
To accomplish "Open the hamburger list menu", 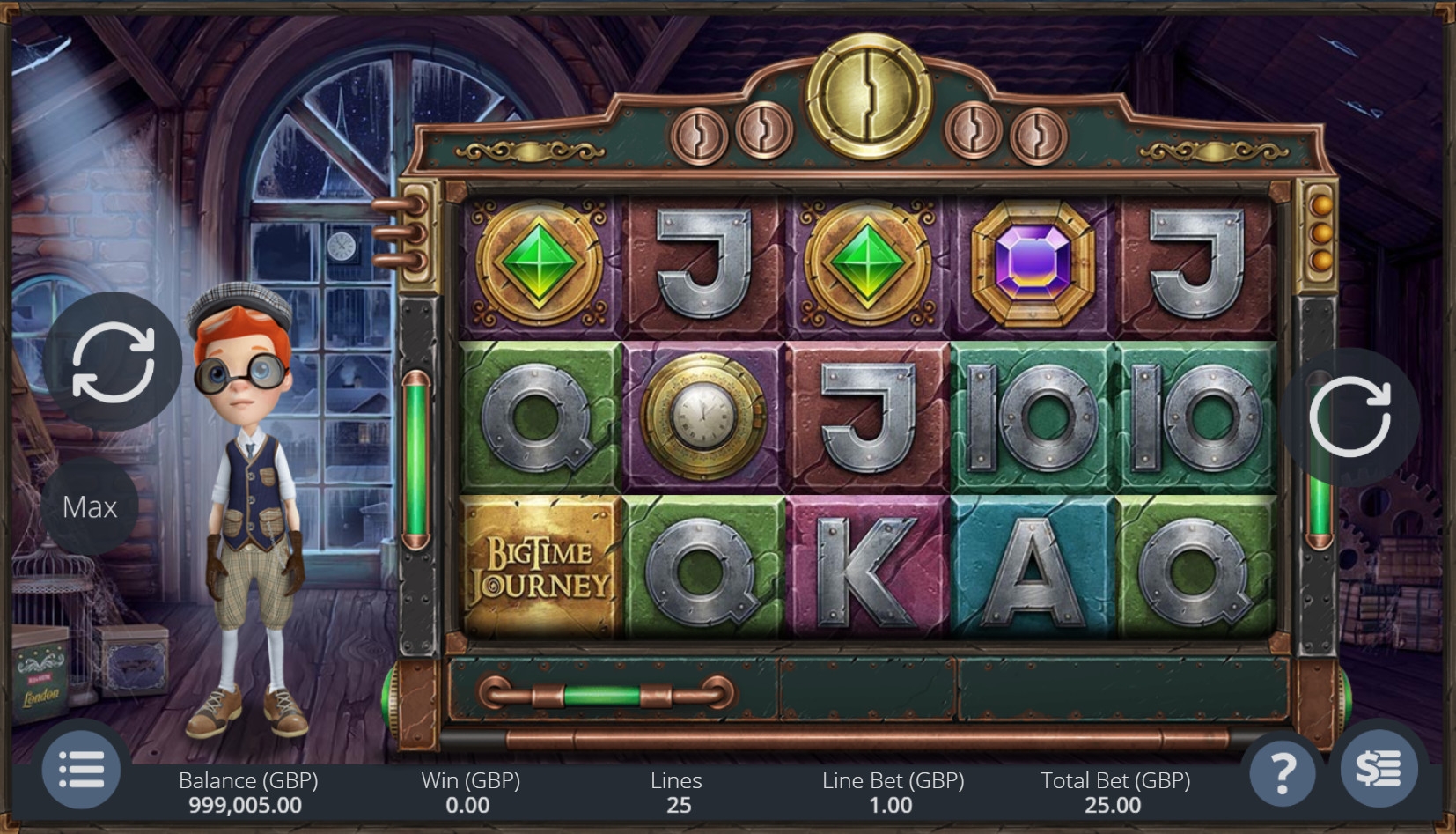I will point(82,771).
